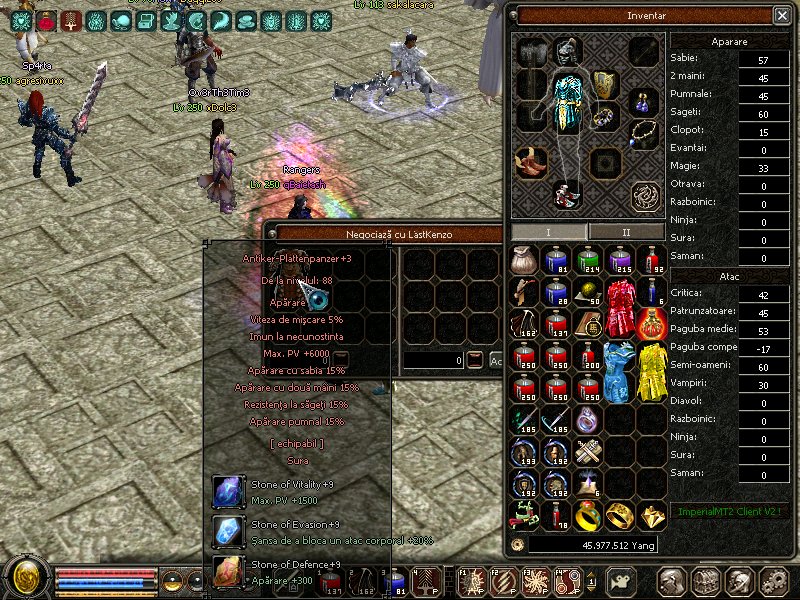This screenshot has width=800, height=600.
Task: Click the equipped shield slot
Action: 603,84
